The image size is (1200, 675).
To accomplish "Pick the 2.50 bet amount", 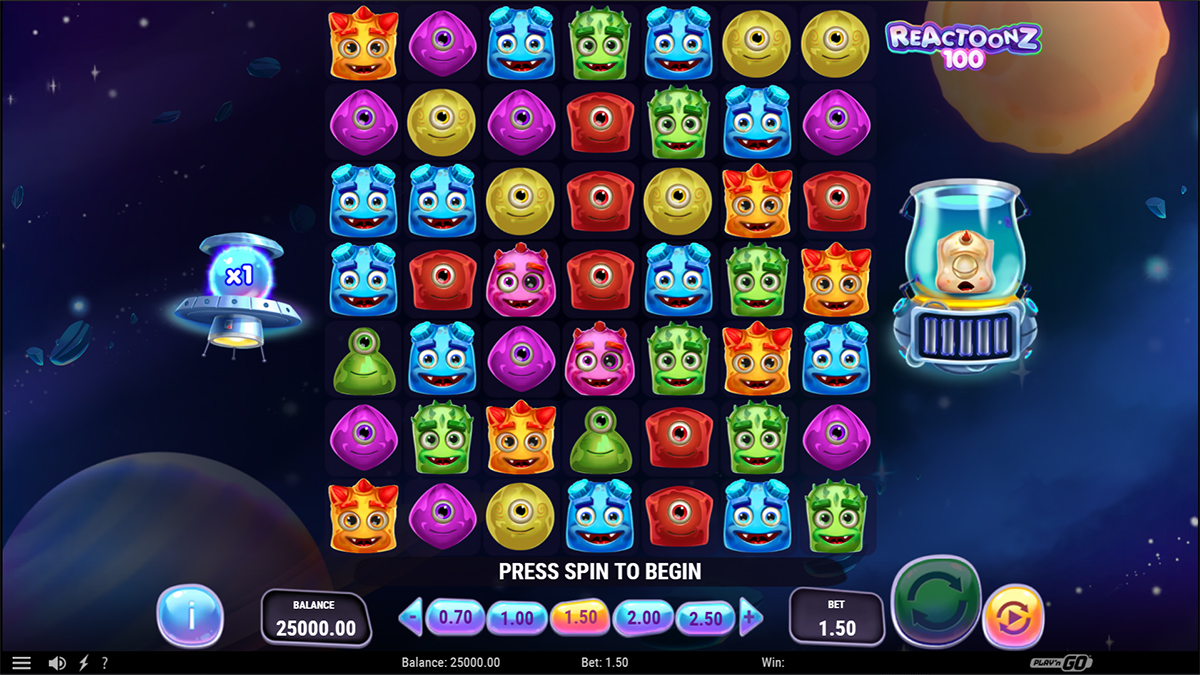I will click(705, 618).
